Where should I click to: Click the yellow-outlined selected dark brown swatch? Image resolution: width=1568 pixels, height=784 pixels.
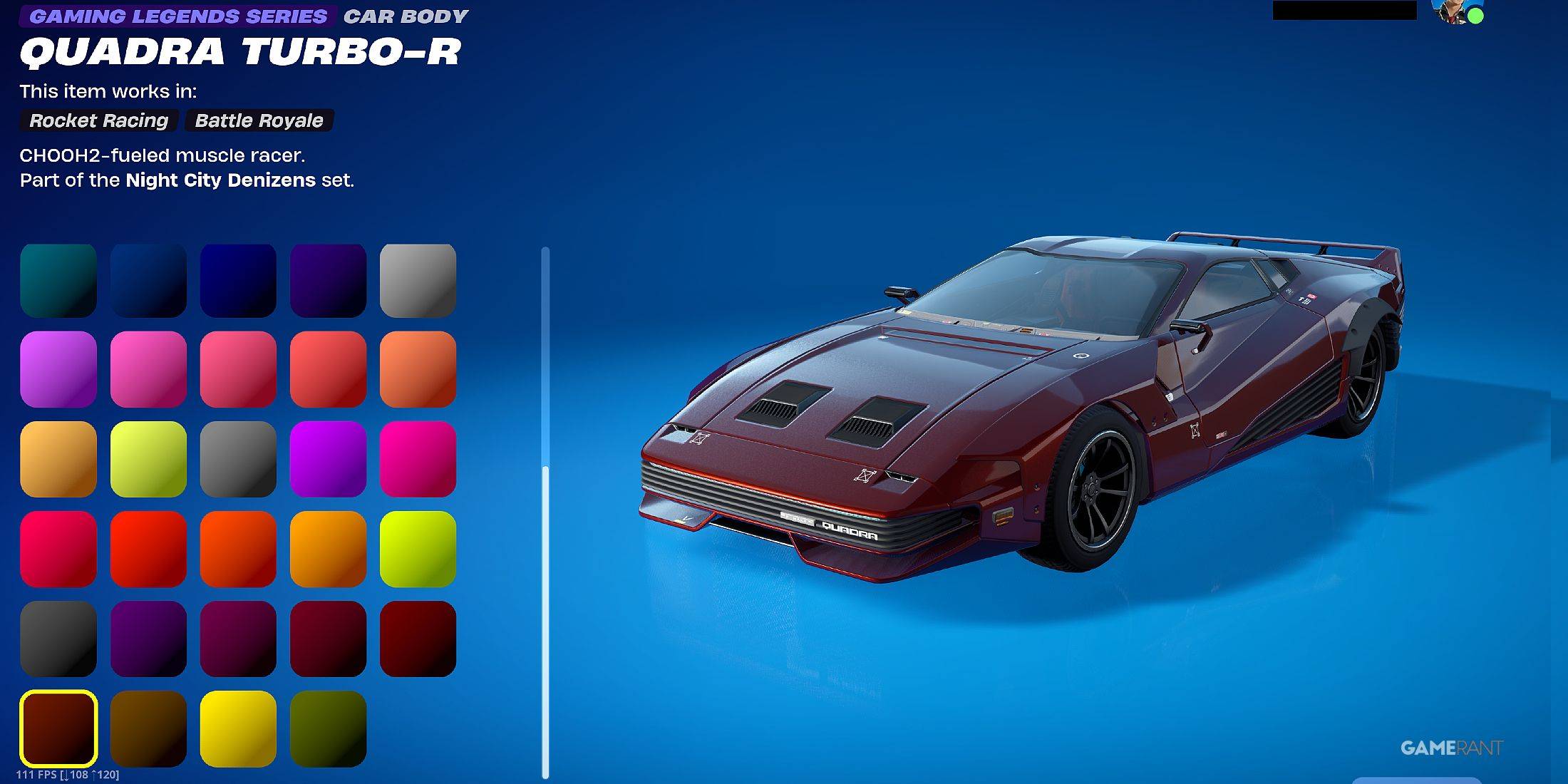pyautogui.click(x=58, y=728)
